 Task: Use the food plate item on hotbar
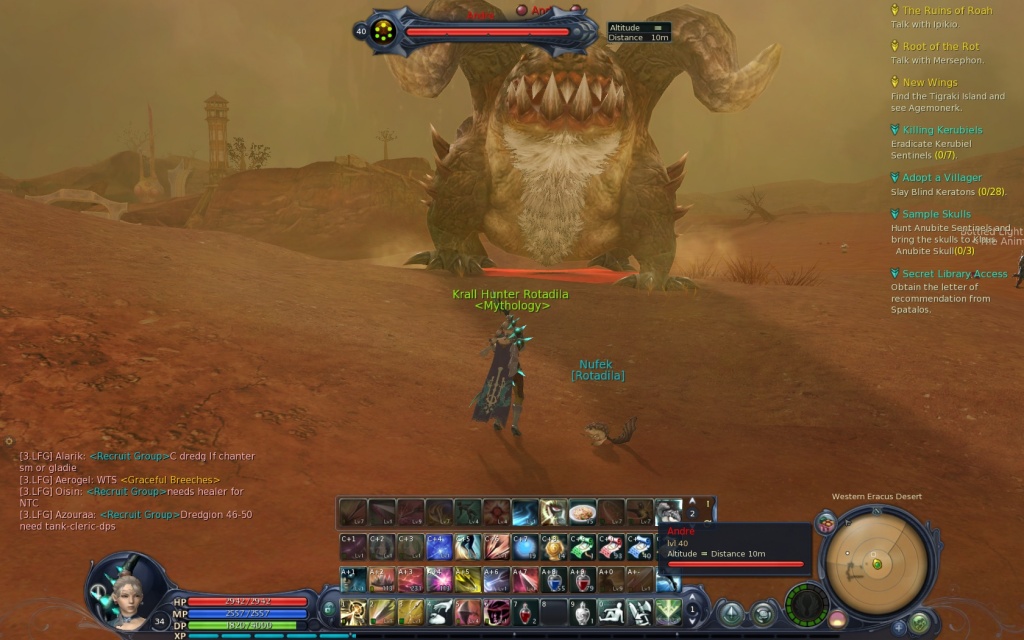coord(582,513)
